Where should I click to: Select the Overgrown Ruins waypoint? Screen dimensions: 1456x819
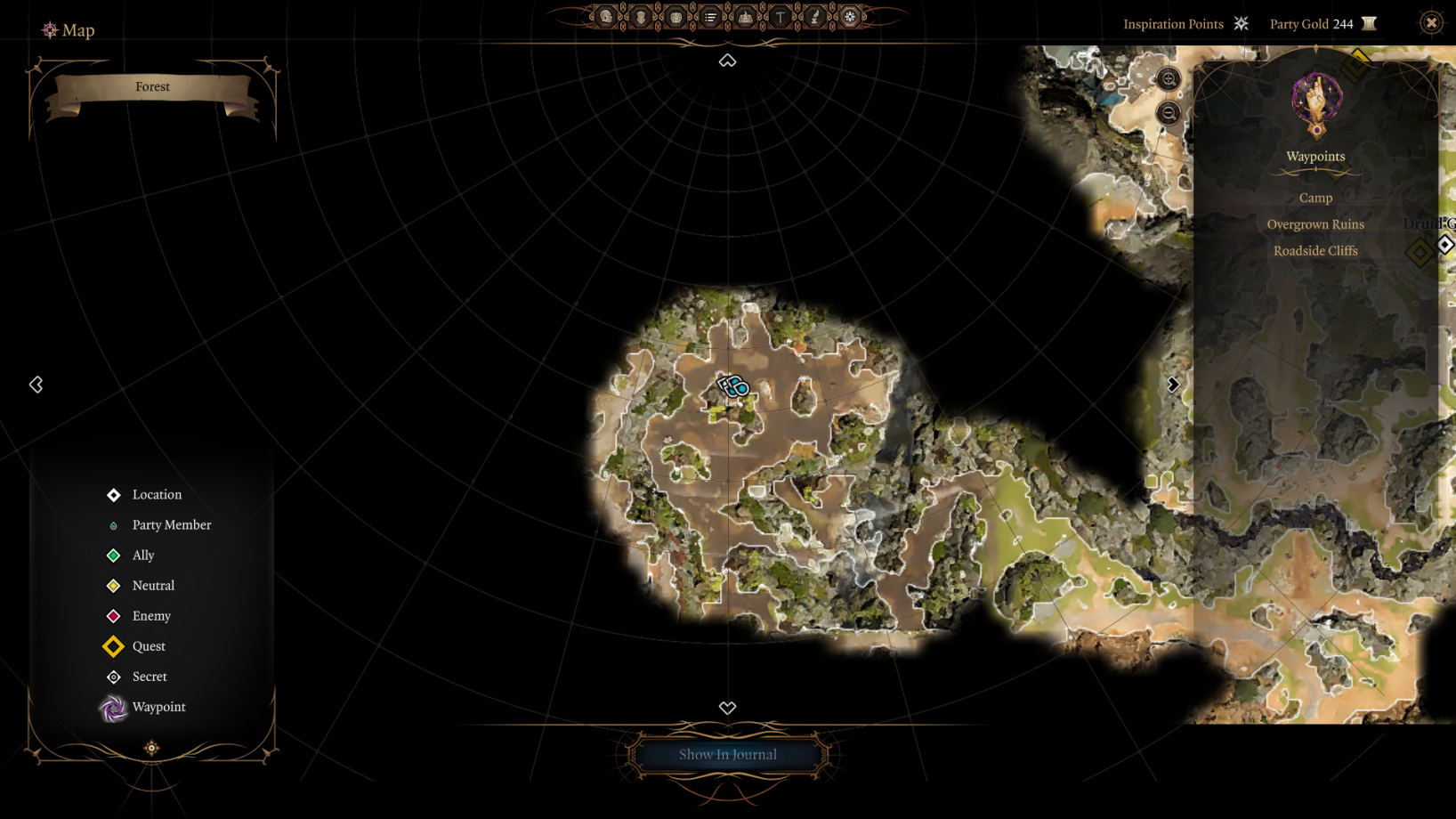pos(1315,223)
